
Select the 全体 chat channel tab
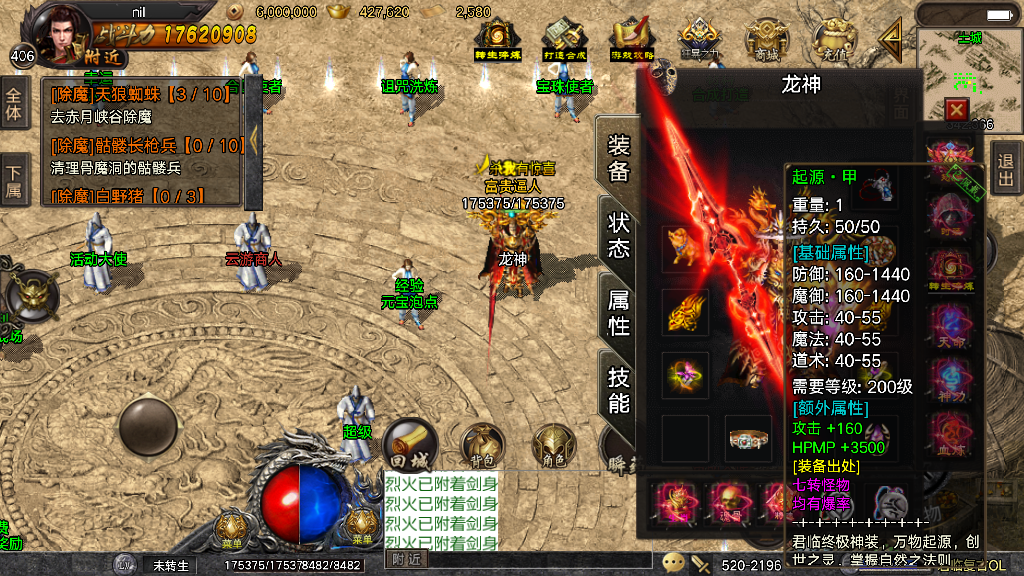point(13,104)
